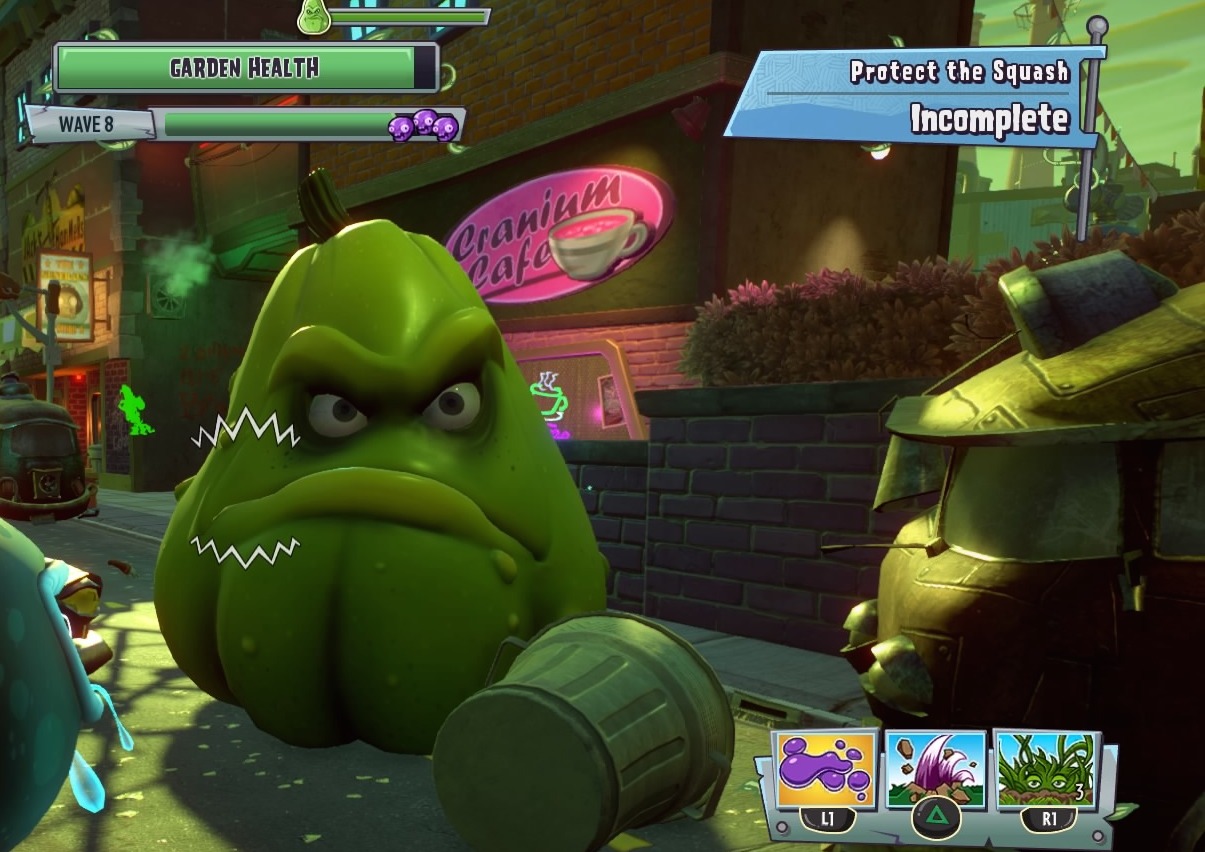1205x852 pixels.
Task: Activate the purple goop ability
Action: [x=826, y=769]
